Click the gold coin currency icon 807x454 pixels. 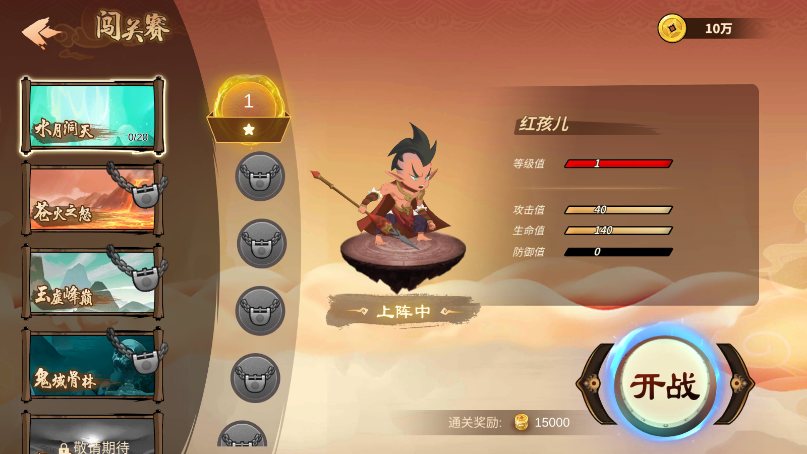[672, 28]
